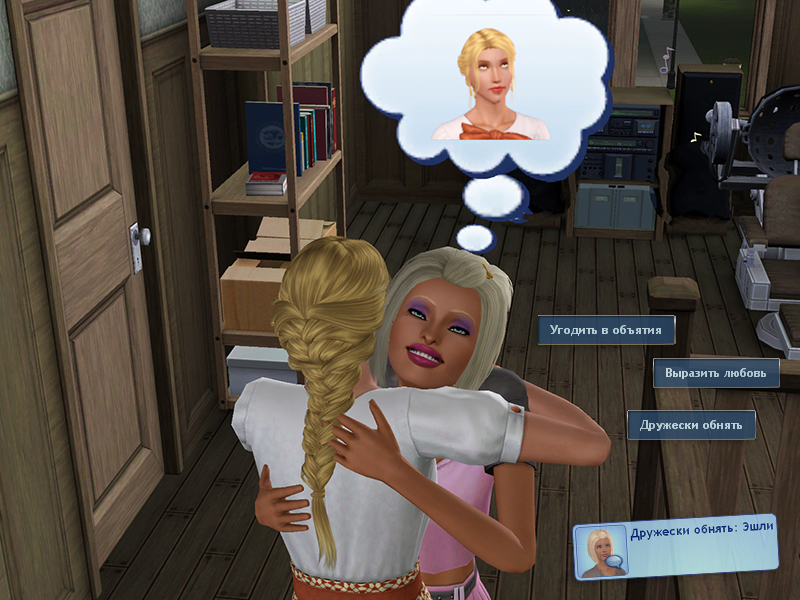Click the queued action "Дружески обнять: Эшли"
800x600 pixels.
[x=702, y=536]
